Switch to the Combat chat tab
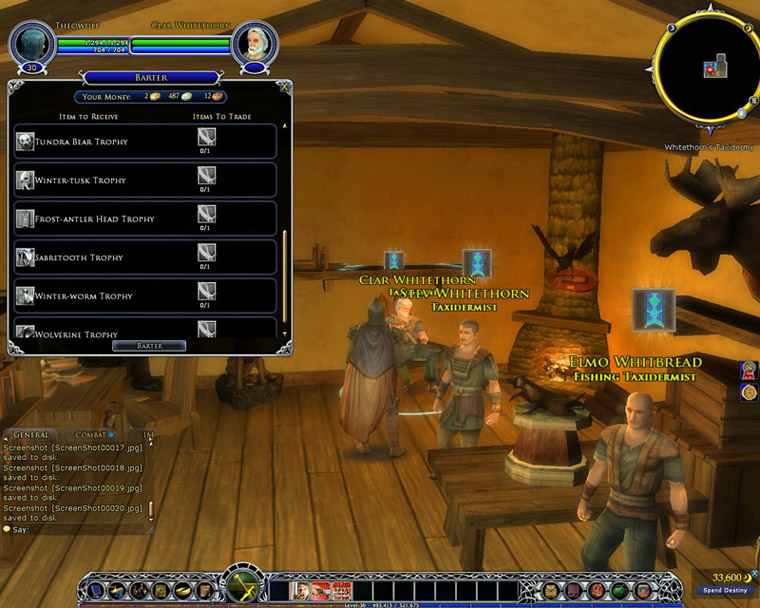Screen dimensions: 760x608 coord(90,435)
